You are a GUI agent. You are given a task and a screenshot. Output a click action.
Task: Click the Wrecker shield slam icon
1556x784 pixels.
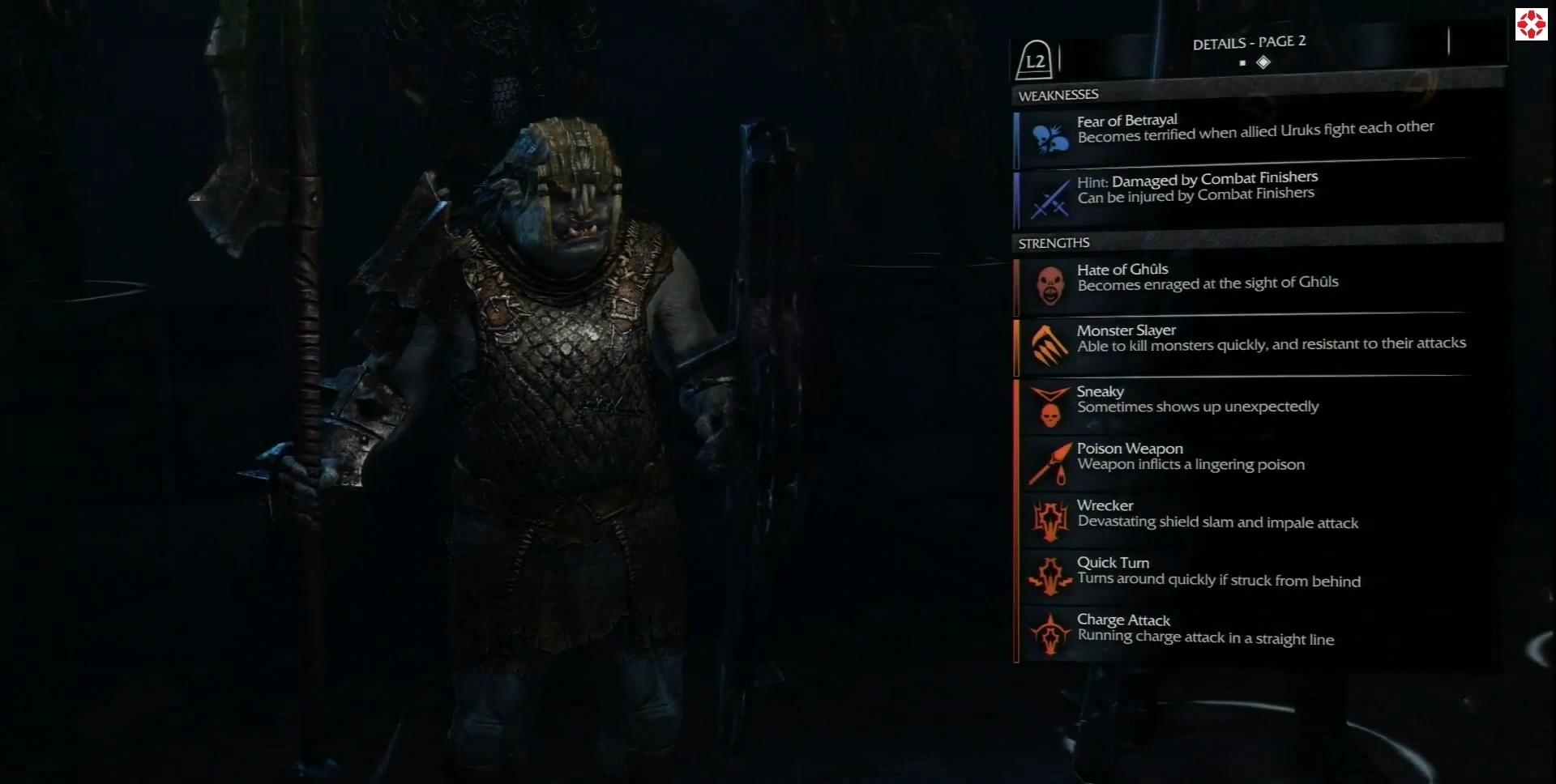coord(1051,518)
